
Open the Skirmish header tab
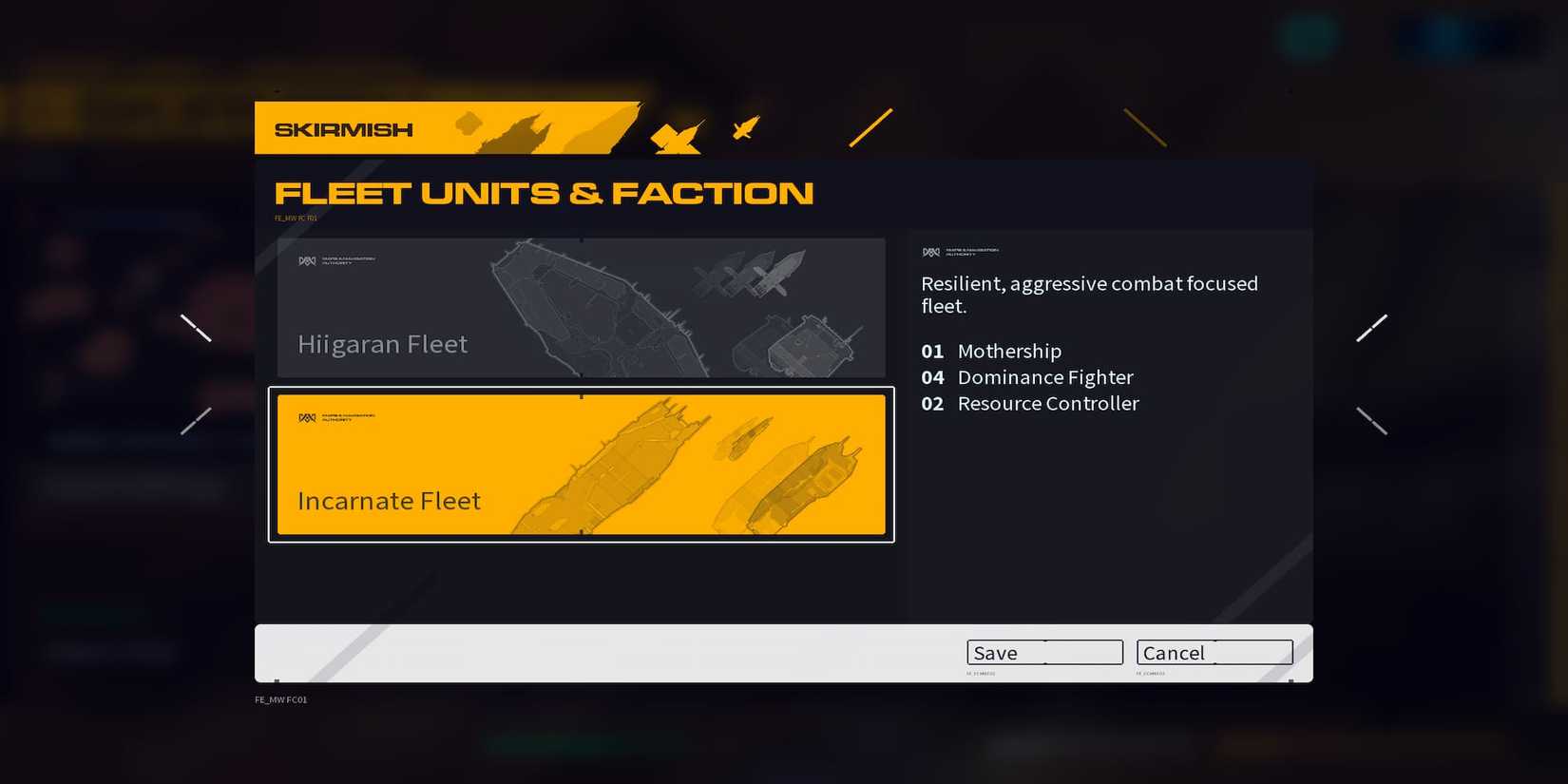point(344,129)
